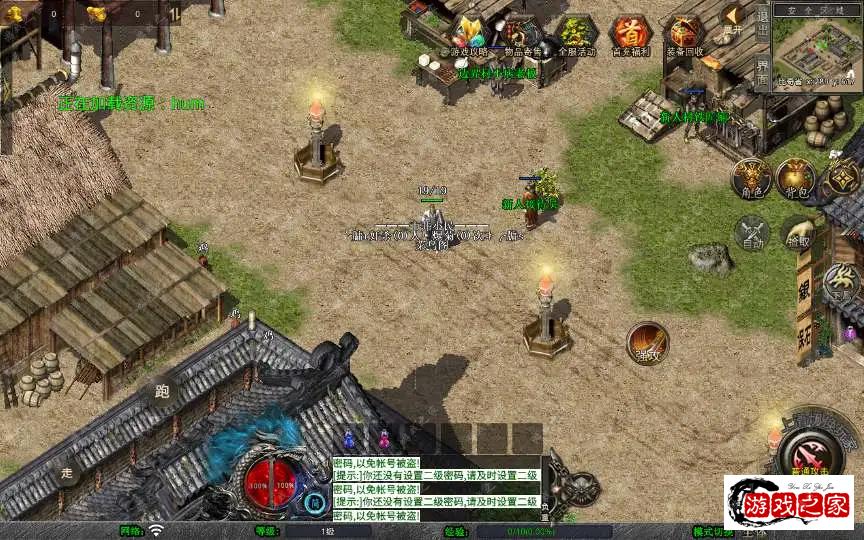Click the 界面 interface button
This screenshot has height=540, width=864.
pos(762,71)
